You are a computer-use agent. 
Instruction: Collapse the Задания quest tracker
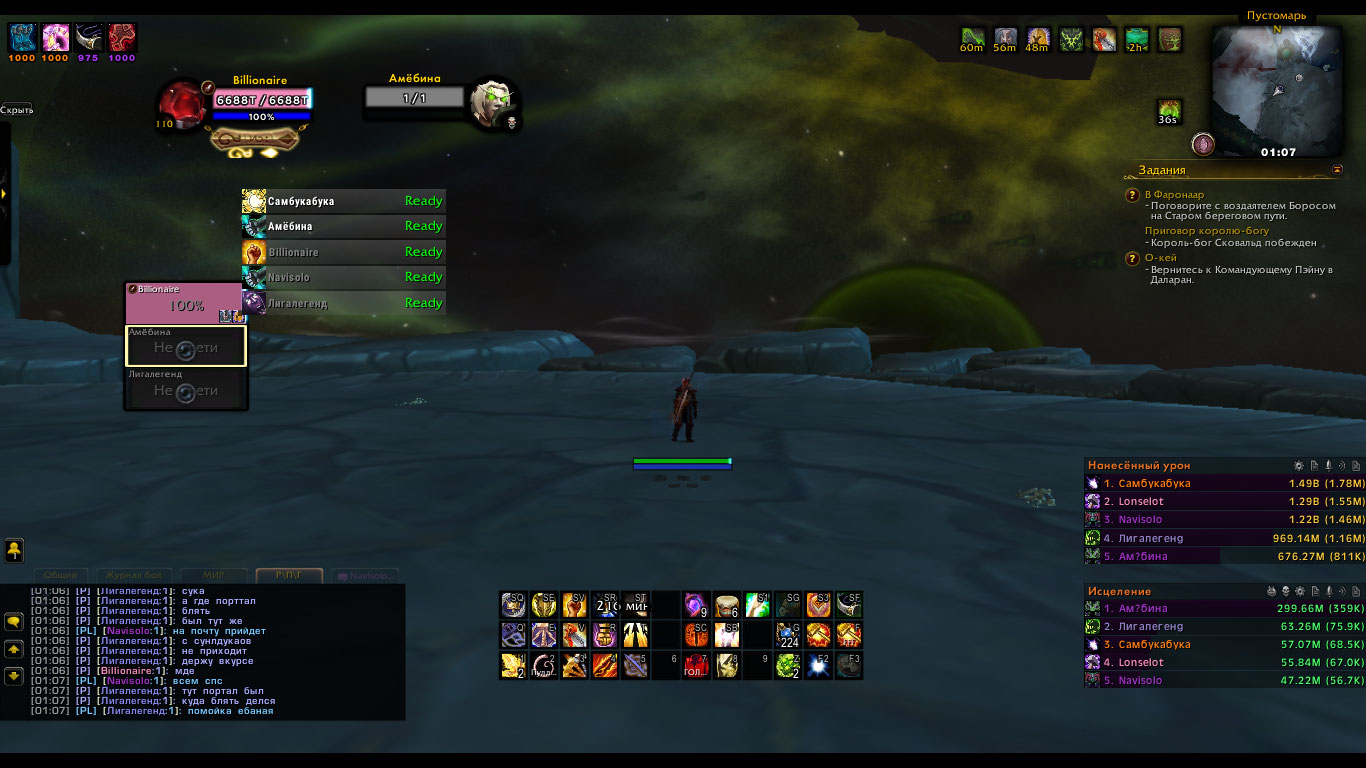(1338, 170)
